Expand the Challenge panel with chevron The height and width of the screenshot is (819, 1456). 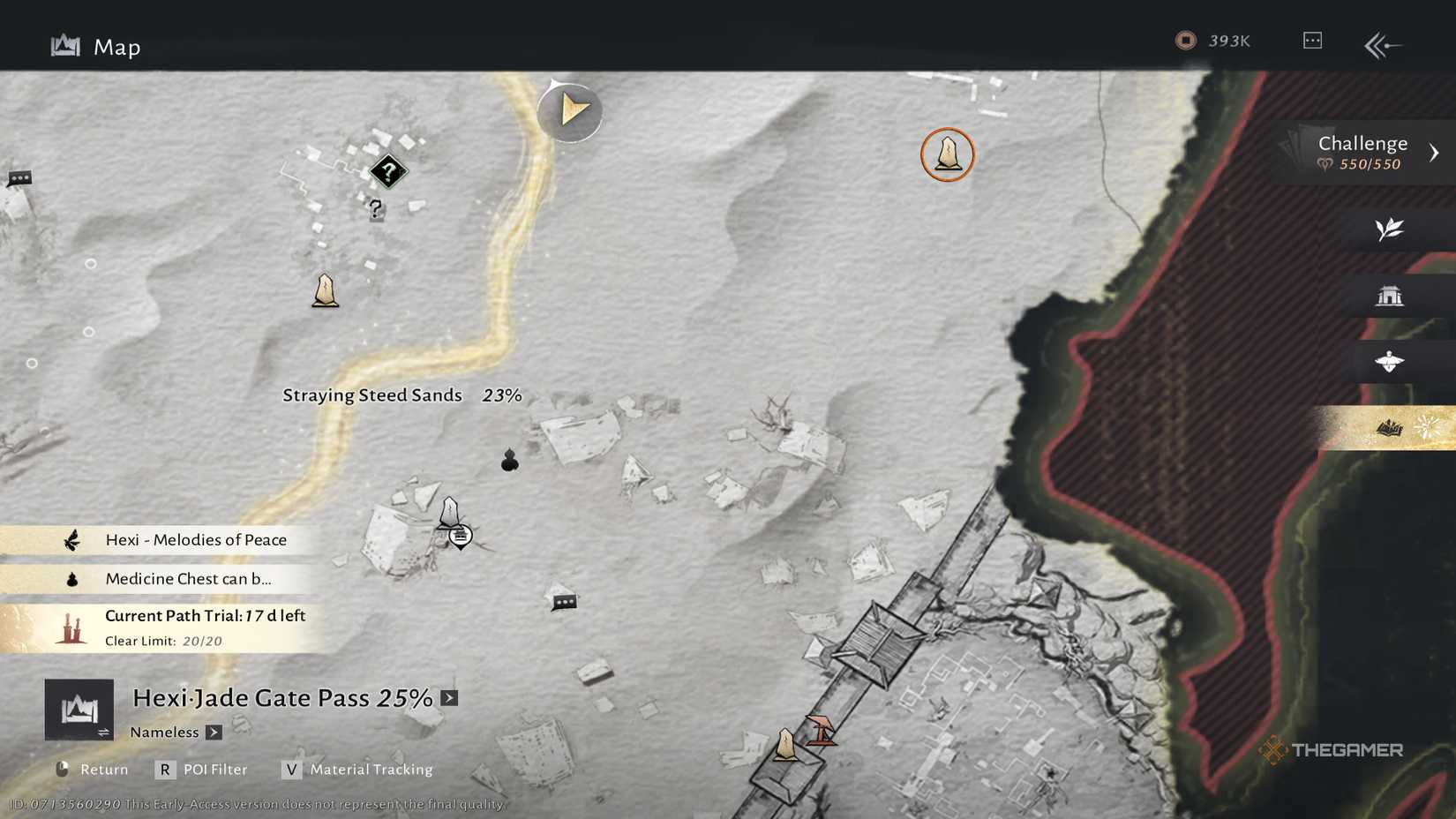[1435, 151]
